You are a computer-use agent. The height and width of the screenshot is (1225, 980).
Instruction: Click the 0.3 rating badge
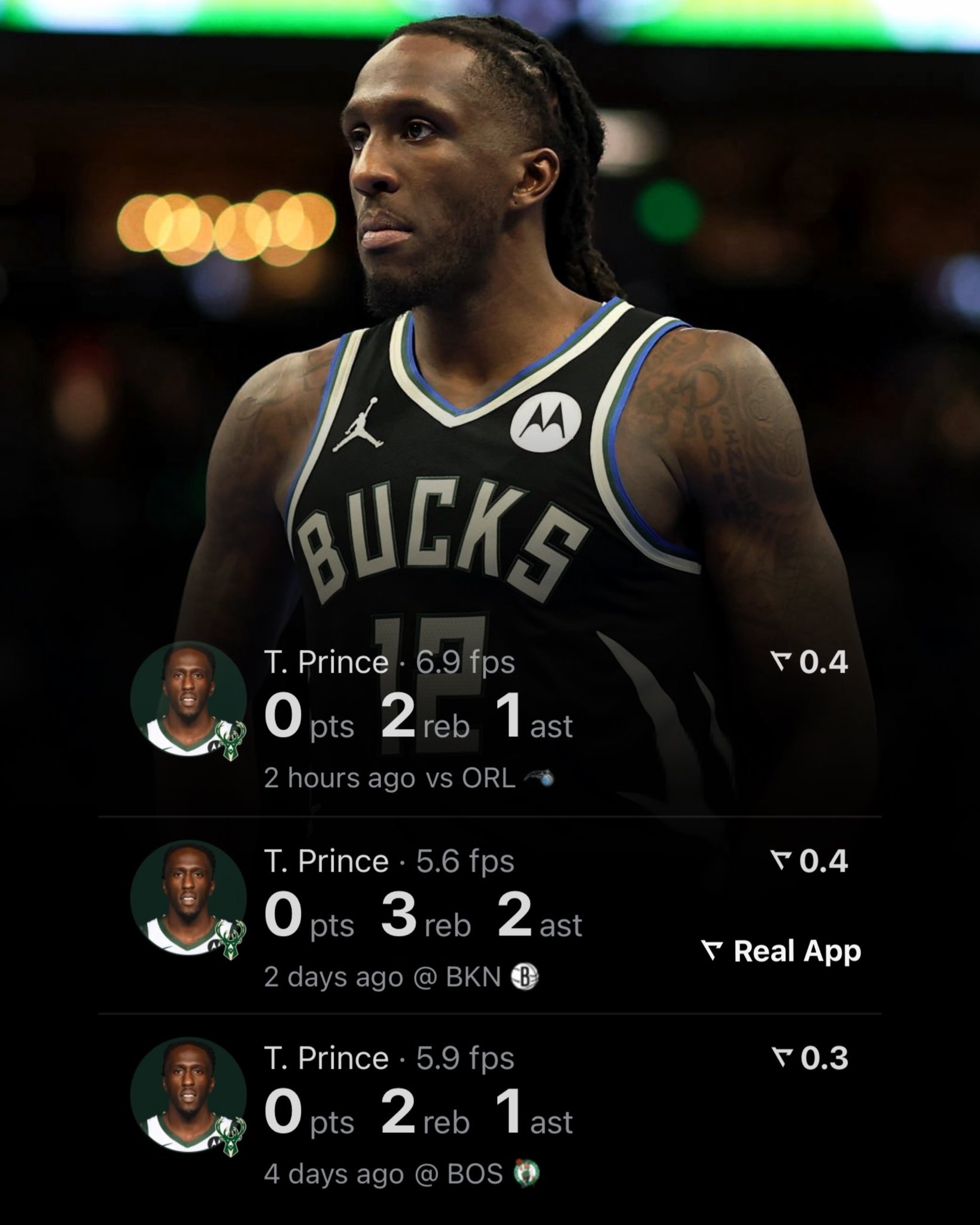coord(809,1059)
